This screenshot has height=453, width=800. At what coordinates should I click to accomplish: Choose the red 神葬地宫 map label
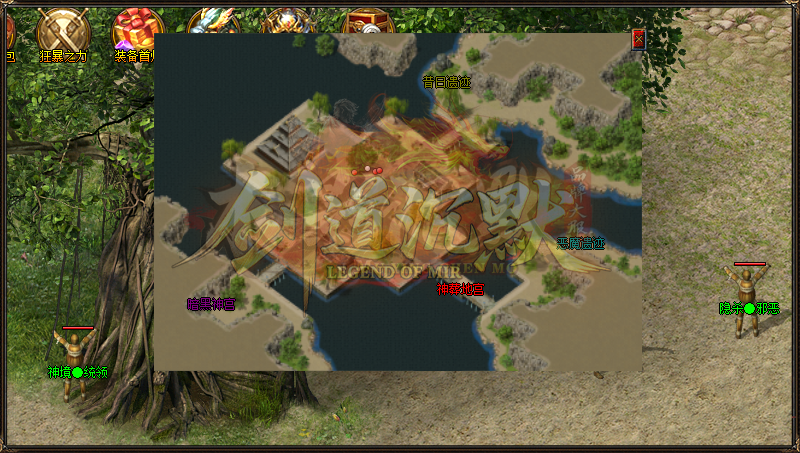460,290
